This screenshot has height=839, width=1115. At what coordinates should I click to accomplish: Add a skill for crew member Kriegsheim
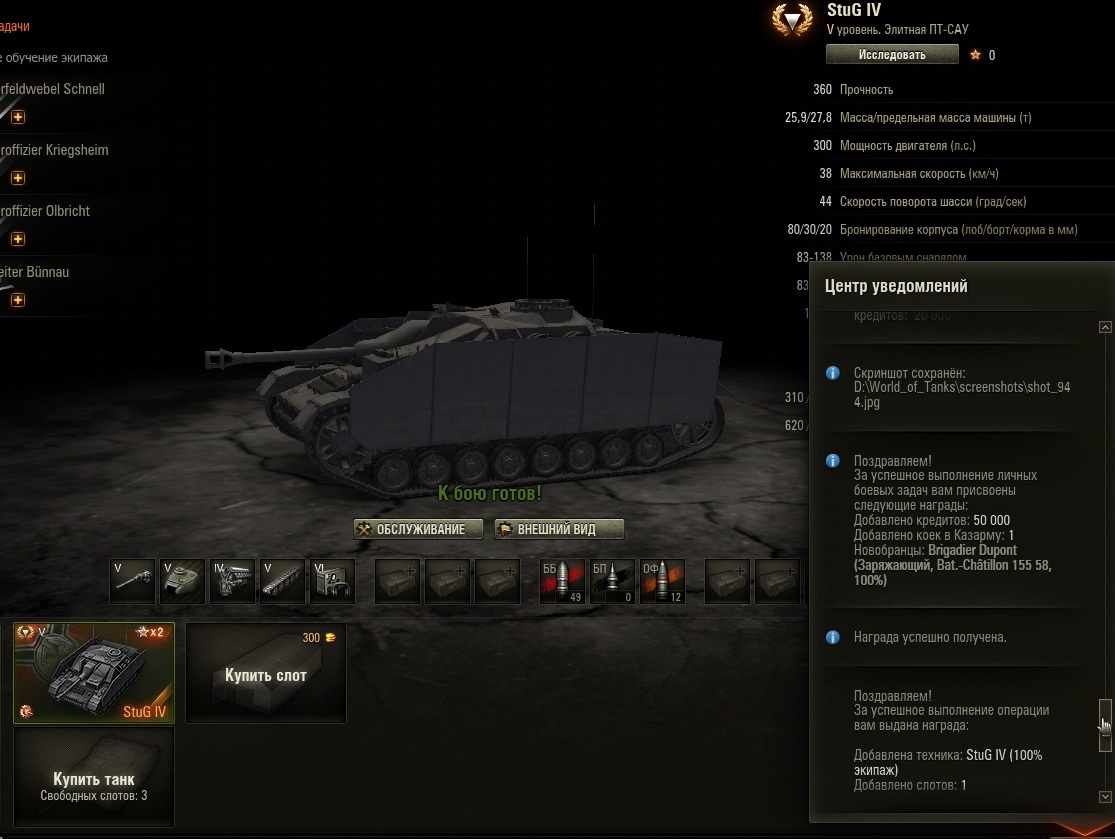pyautogui.click(x=18, y=178)
